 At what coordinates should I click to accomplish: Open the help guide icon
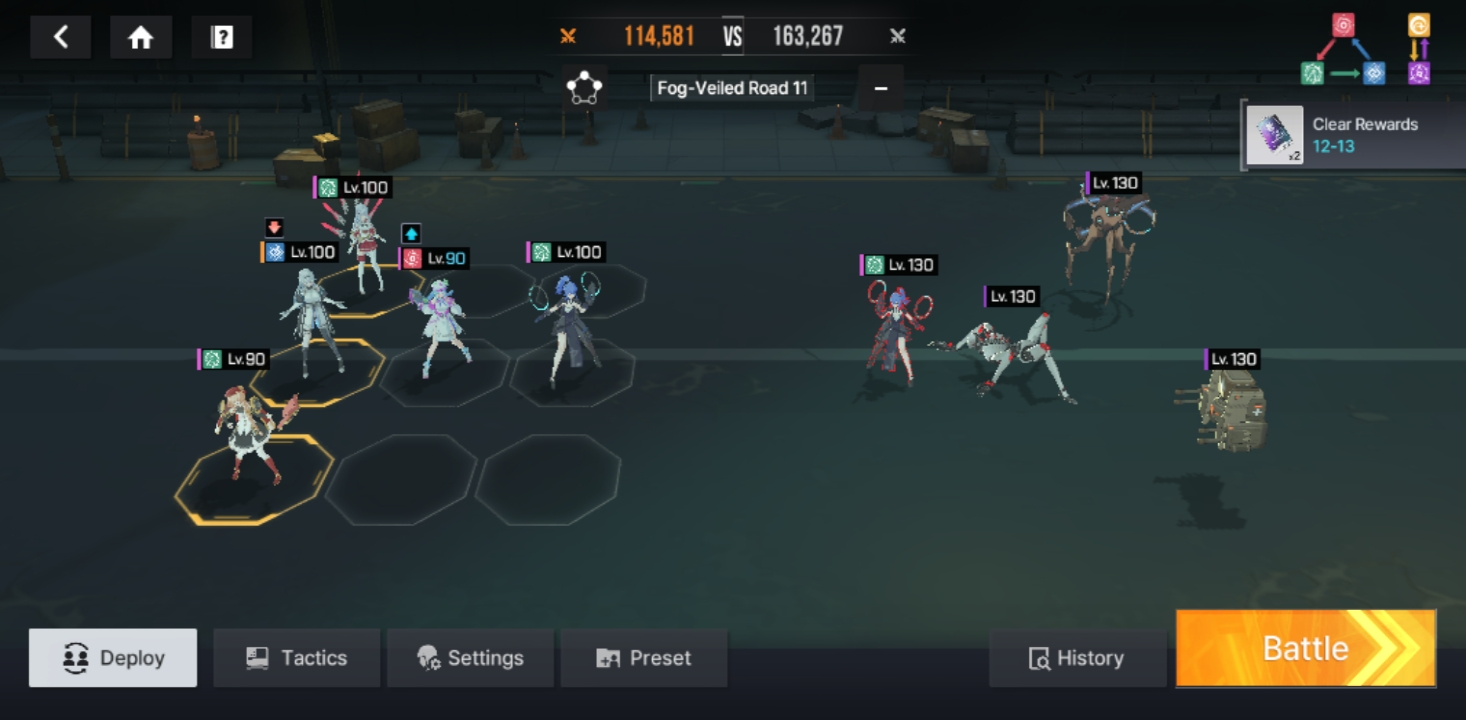(x=222, y=38)
